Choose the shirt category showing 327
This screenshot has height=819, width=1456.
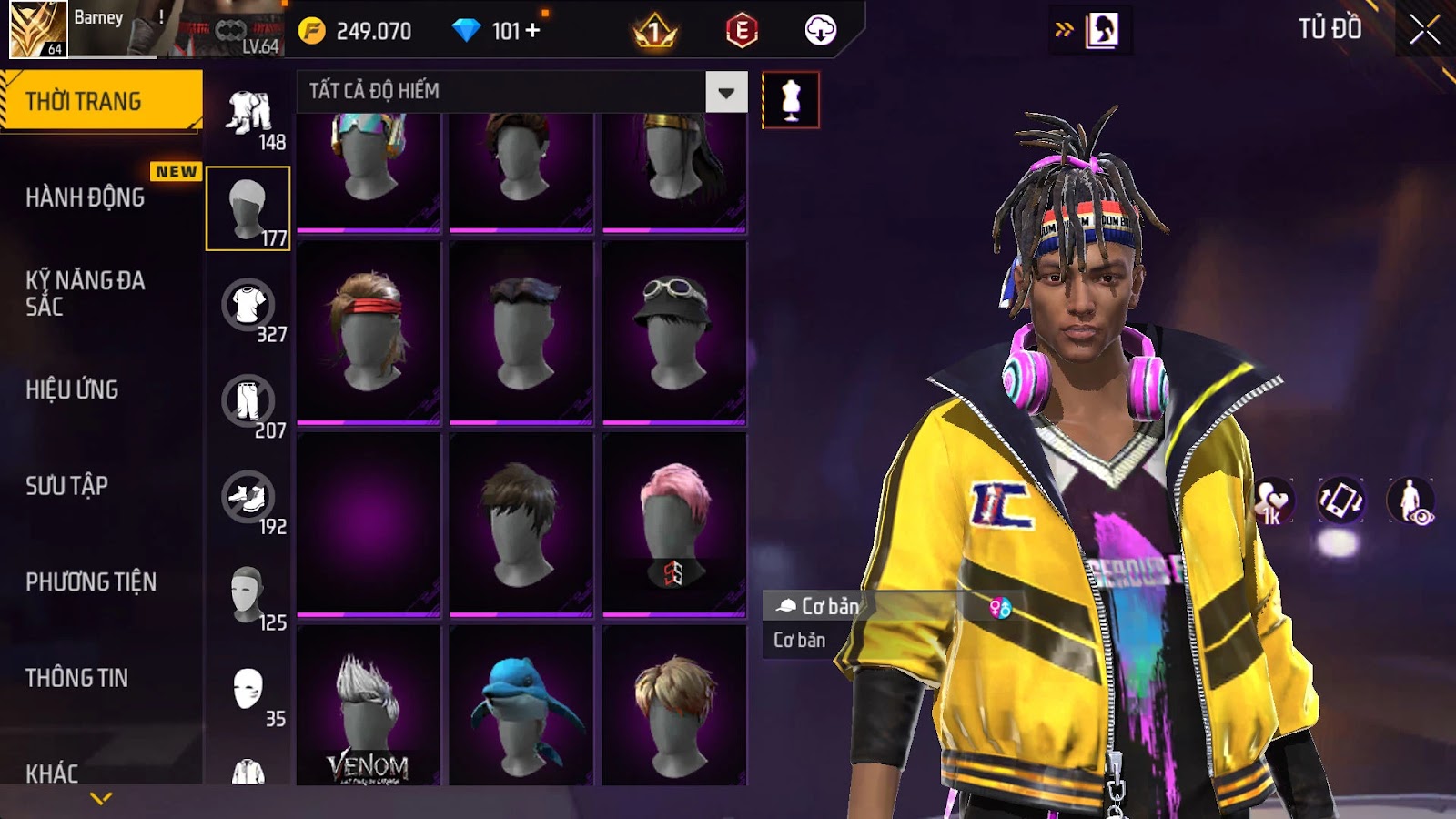pyautogui.click(x=248, y=306)
